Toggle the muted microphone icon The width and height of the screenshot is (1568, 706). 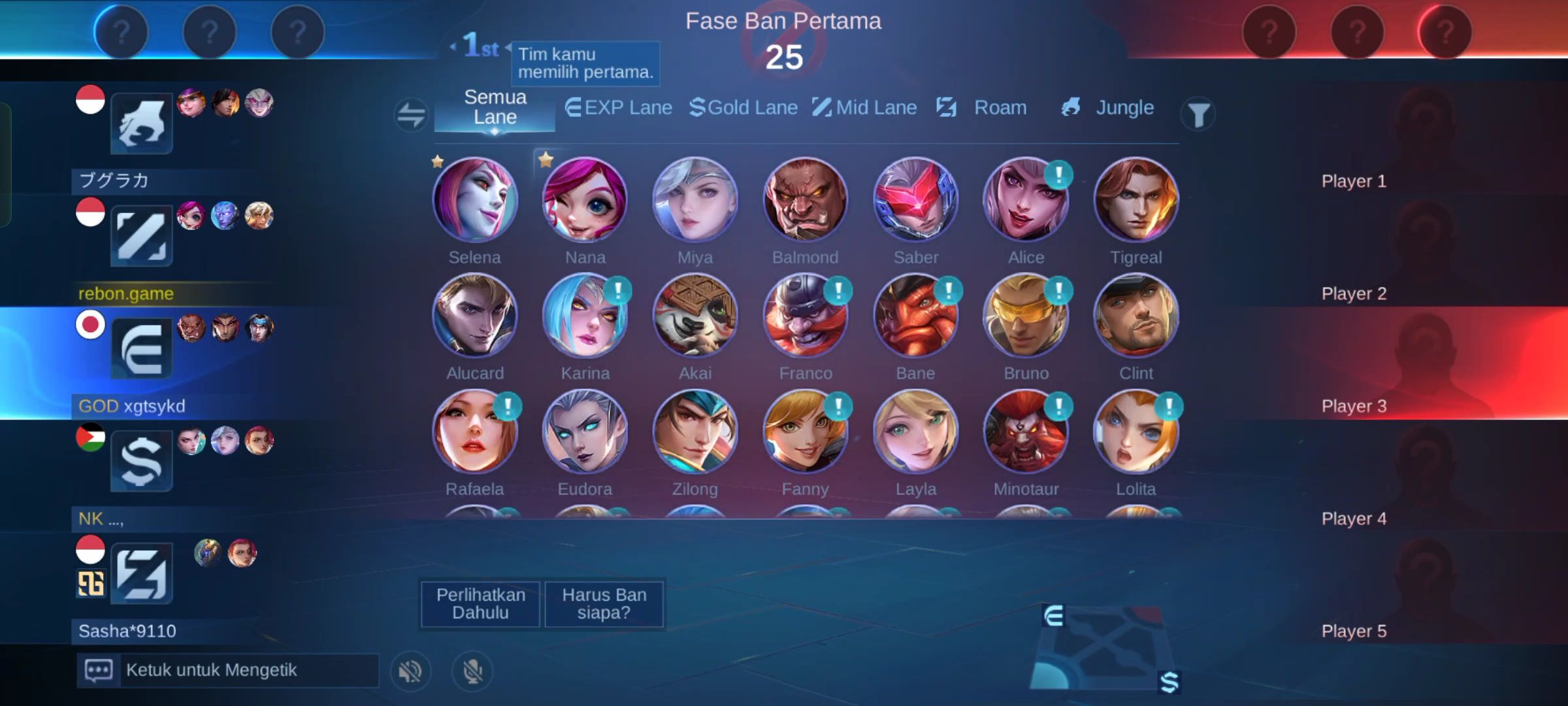[472, 671]
